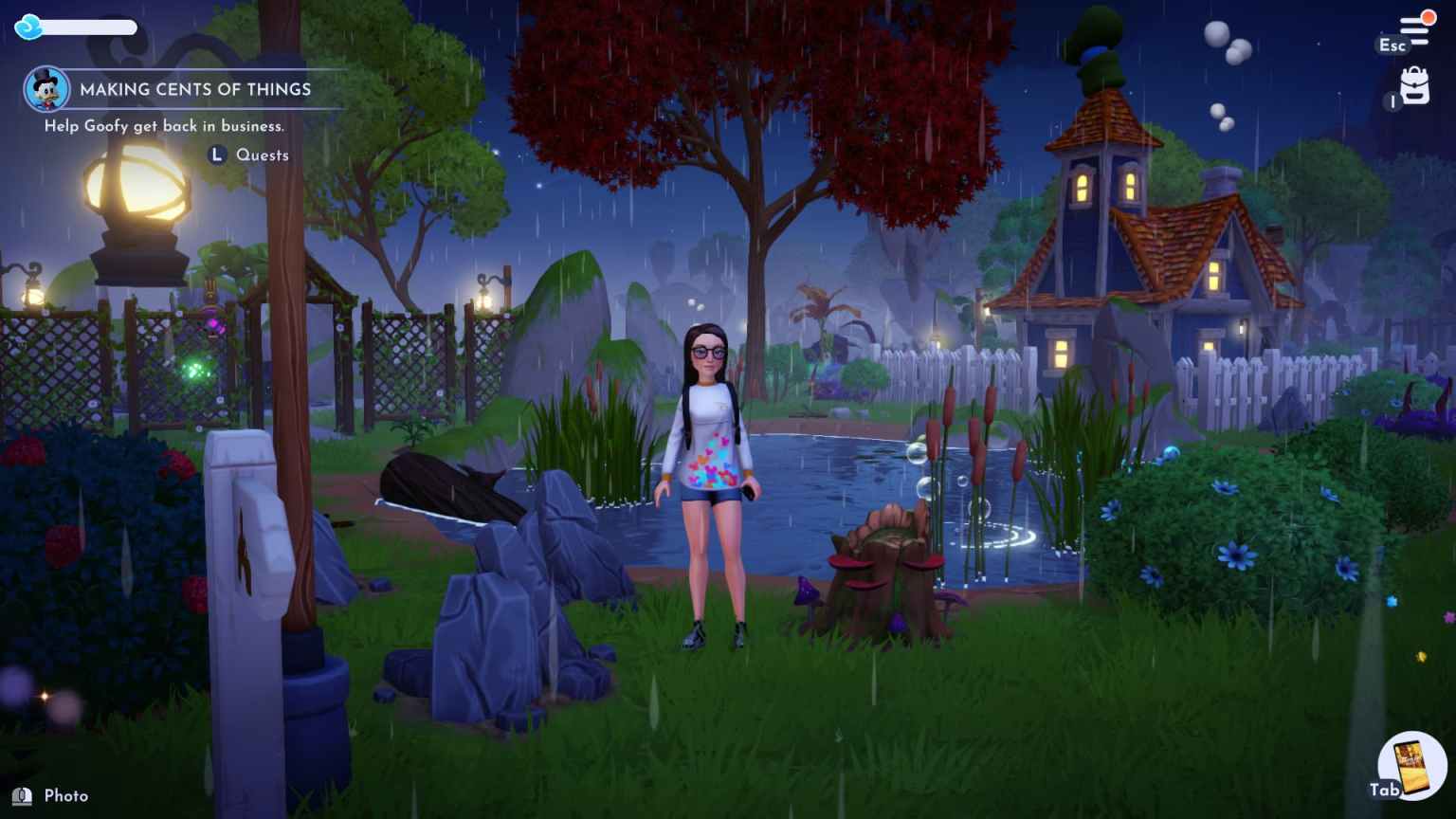The width and height of the screenshot is (1456, 819).
Task: Expand the MAKING CENTS OF THINGS quest tracker
Action: (x=194, y=89)
